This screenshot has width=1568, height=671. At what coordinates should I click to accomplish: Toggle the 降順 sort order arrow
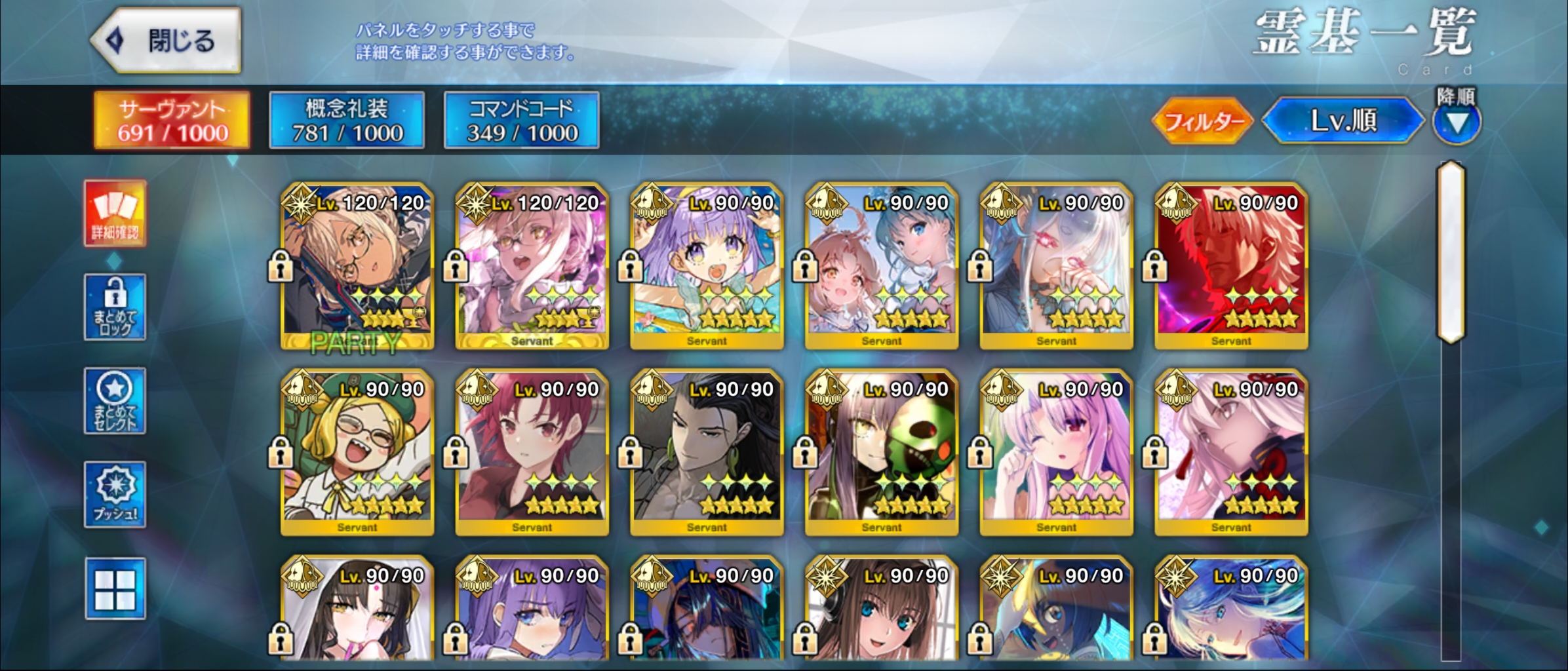point(1456,123)
